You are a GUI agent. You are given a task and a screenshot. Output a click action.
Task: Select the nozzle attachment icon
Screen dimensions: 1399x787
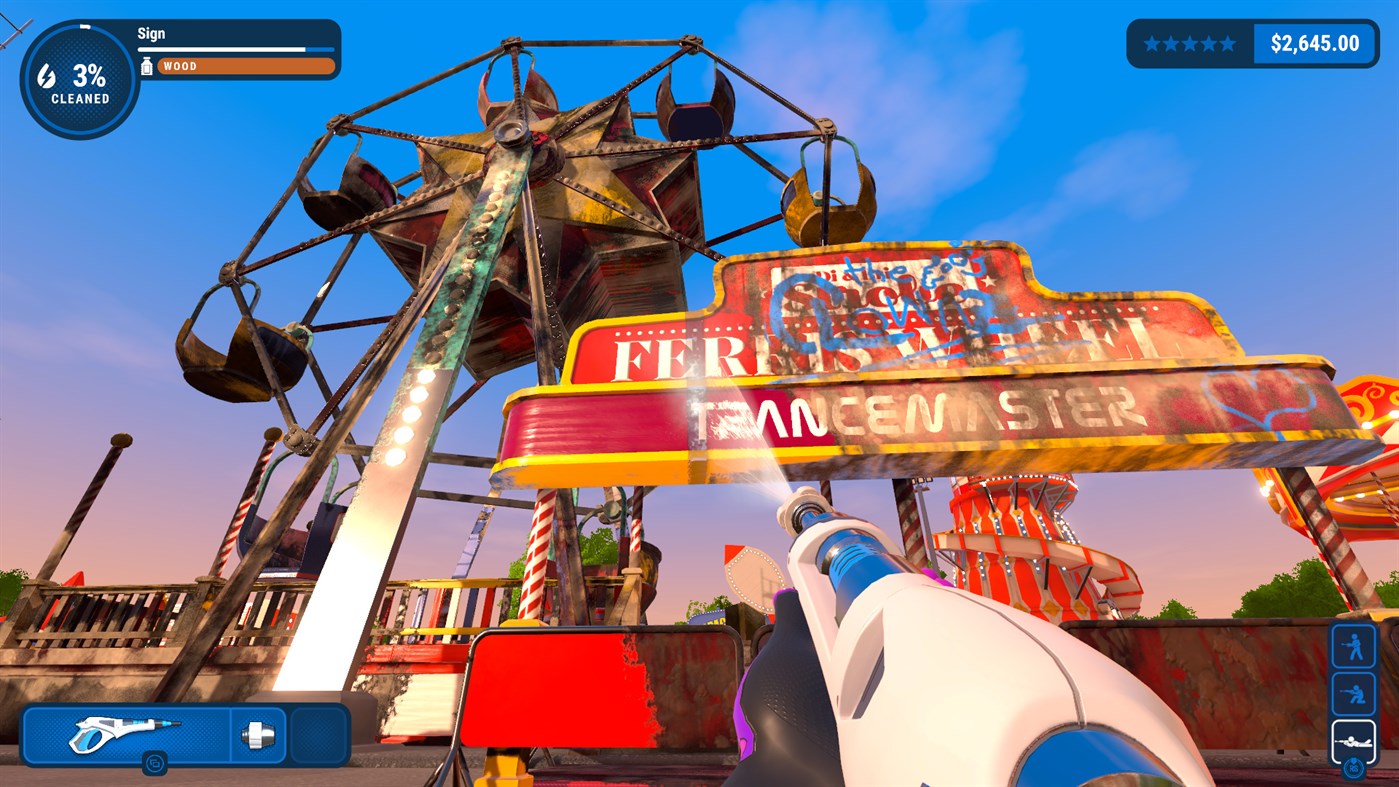click(258, 736)
